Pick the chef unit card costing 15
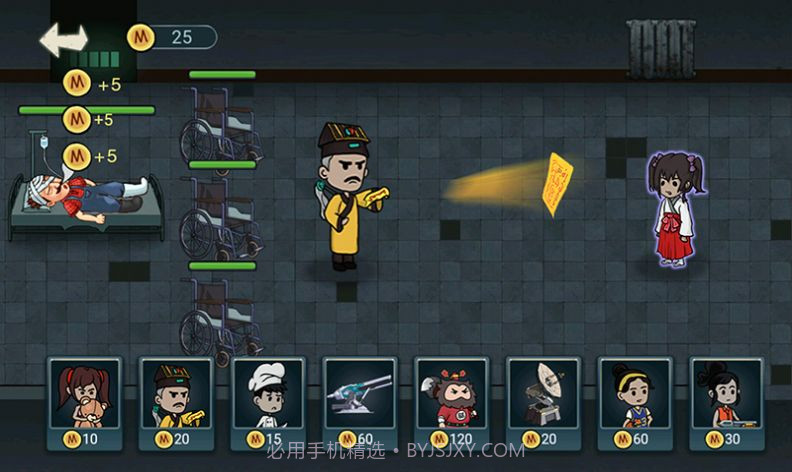Viewport: 792px width, 472px height. tap(268, 402)
